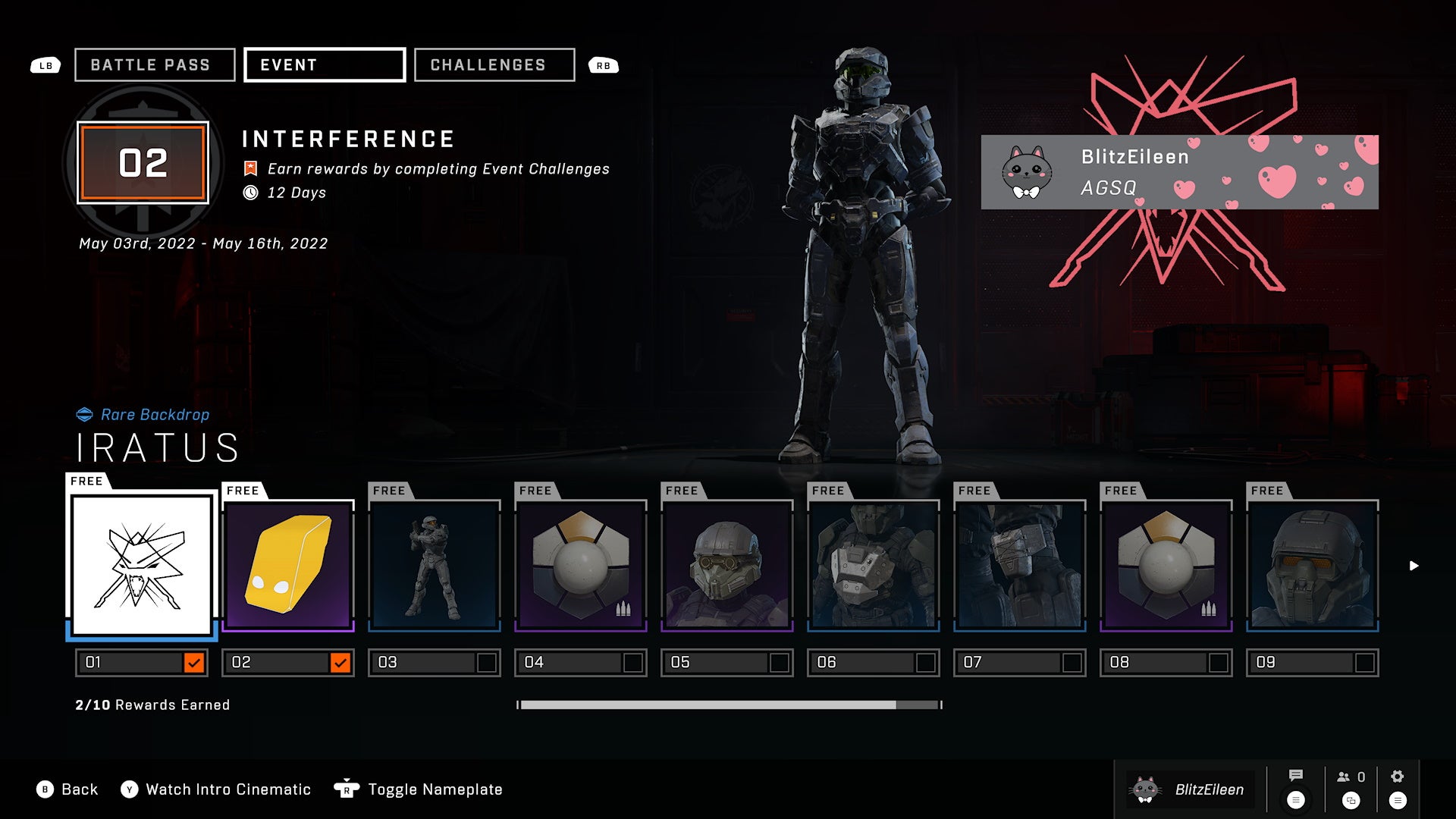
Task: Check the reward 03 completion box
Action: tap(487, 662)
